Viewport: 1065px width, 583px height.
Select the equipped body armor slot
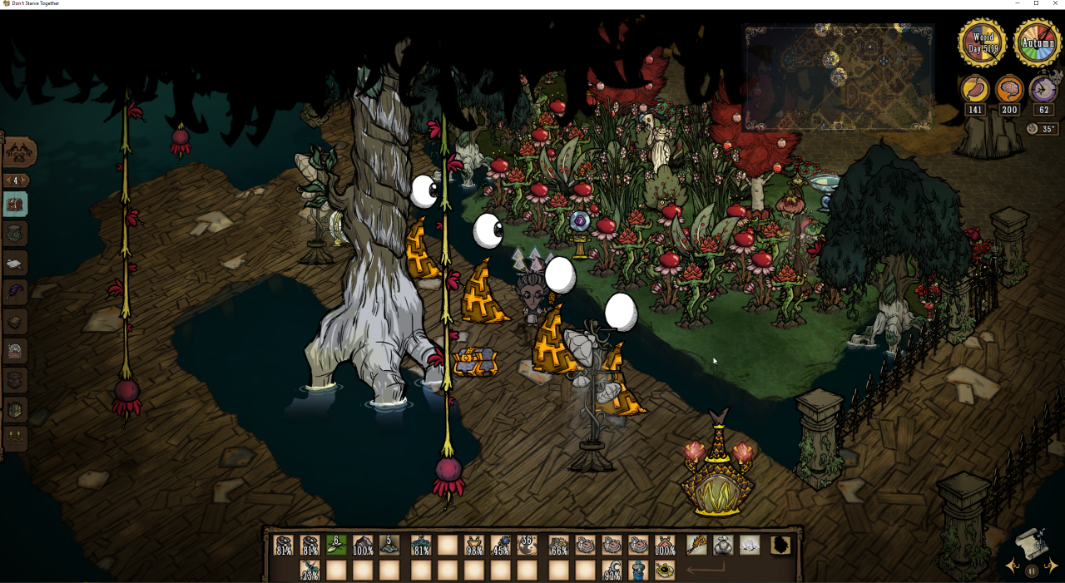pyautogui.click(x=722, y=546)
